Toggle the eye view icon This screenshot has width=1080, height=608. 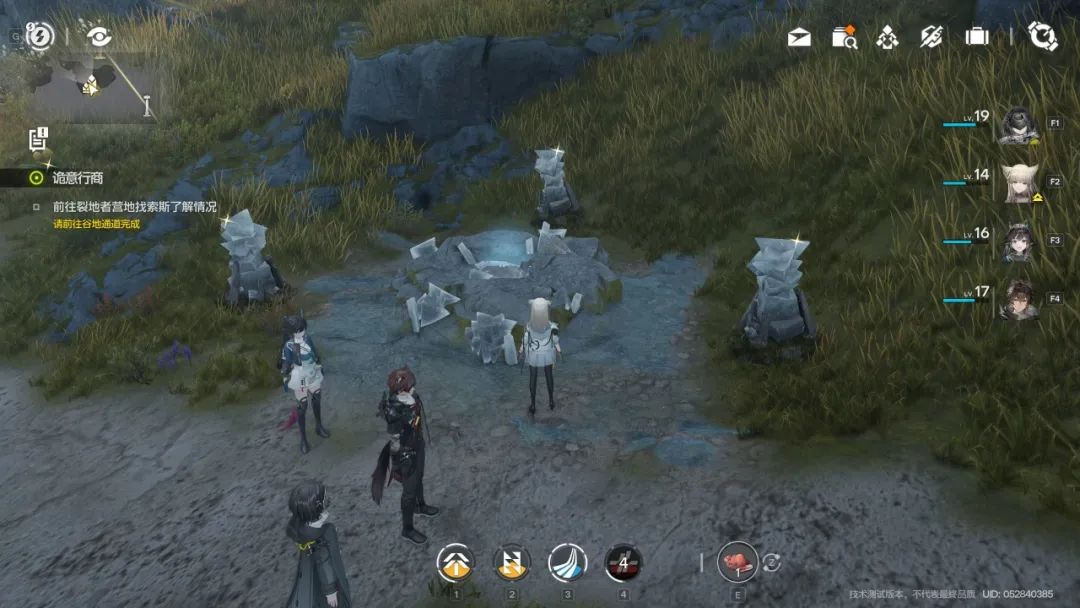tap(99, 37)
